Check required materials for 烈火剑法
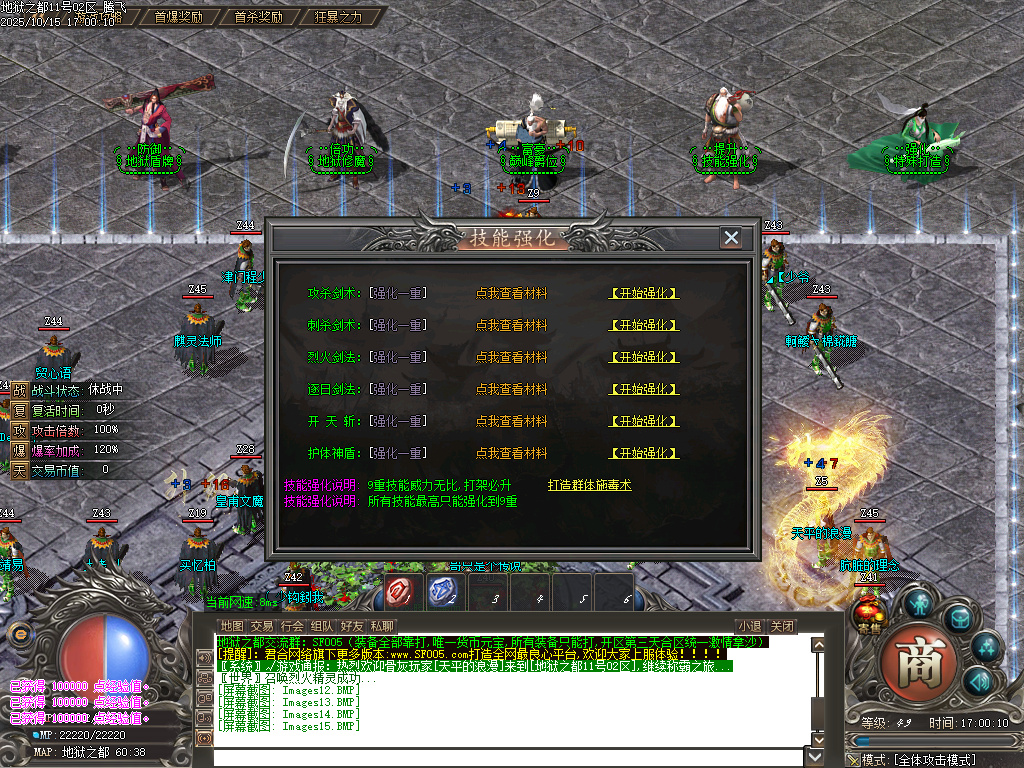 coord(511,357)
